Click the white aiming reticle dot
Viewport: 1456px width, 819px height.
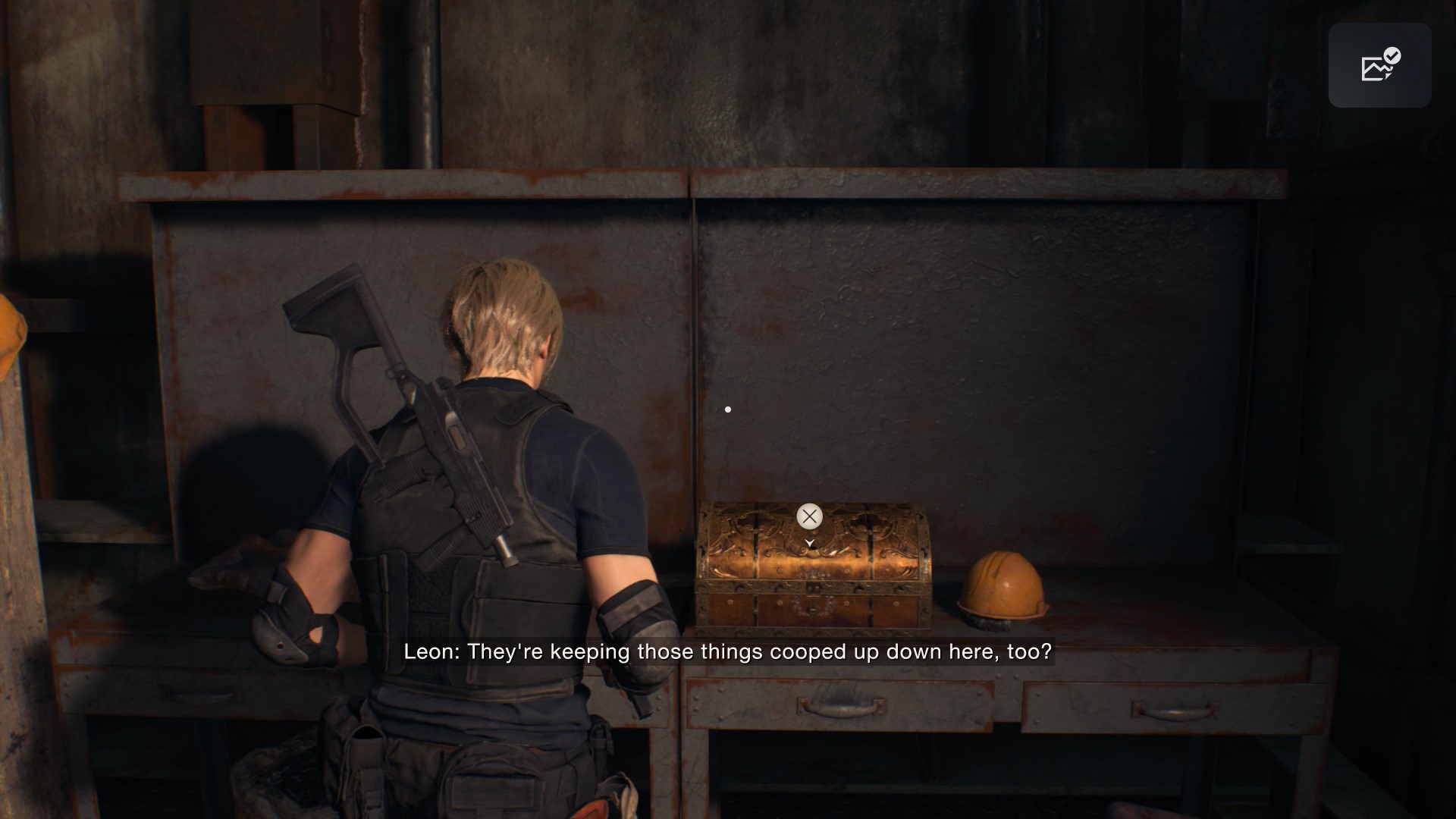pos(728,409)
